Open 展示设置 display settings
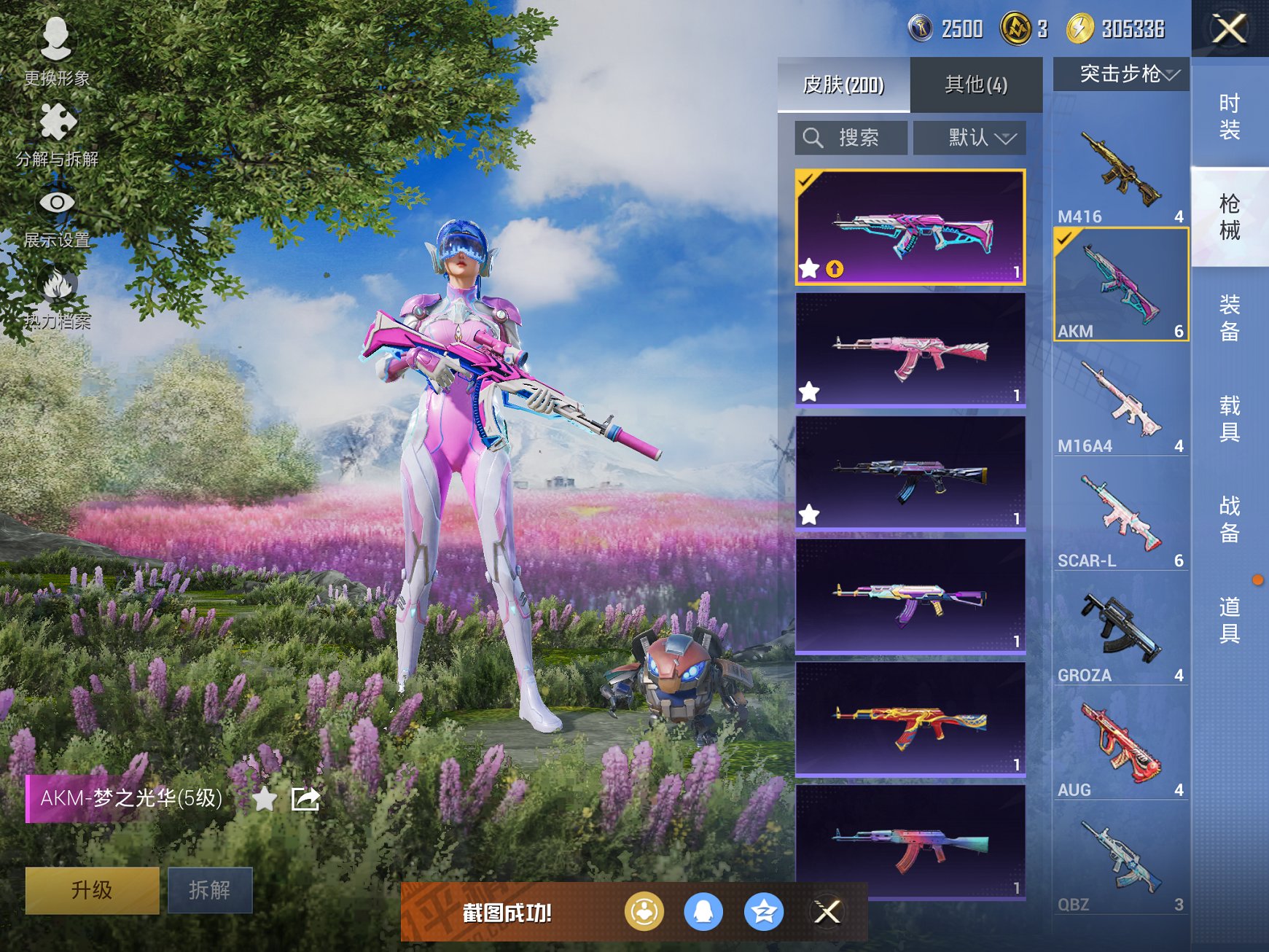 click(x=56, y=216)
